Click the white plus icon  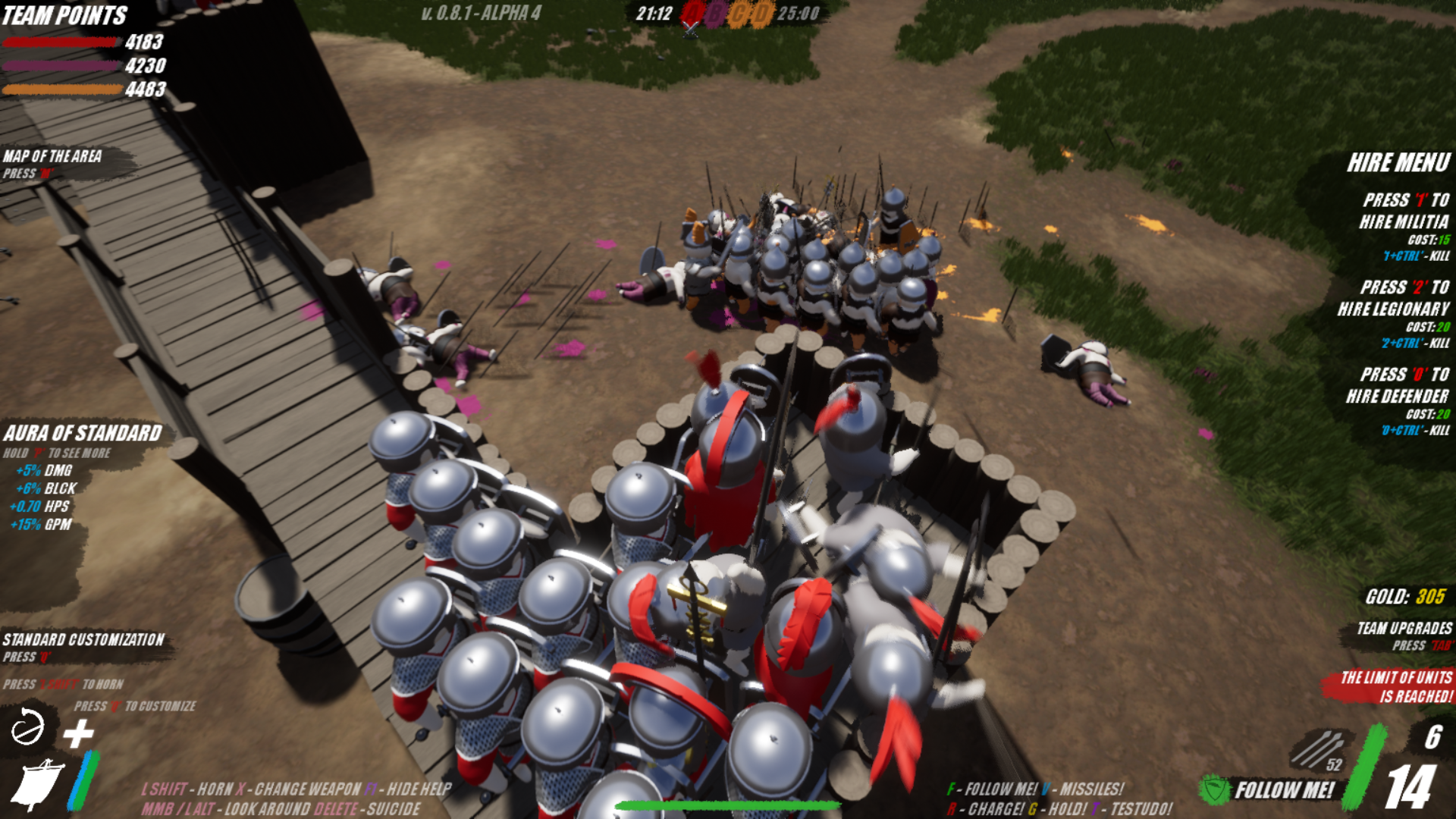click(x=78, y=733)
